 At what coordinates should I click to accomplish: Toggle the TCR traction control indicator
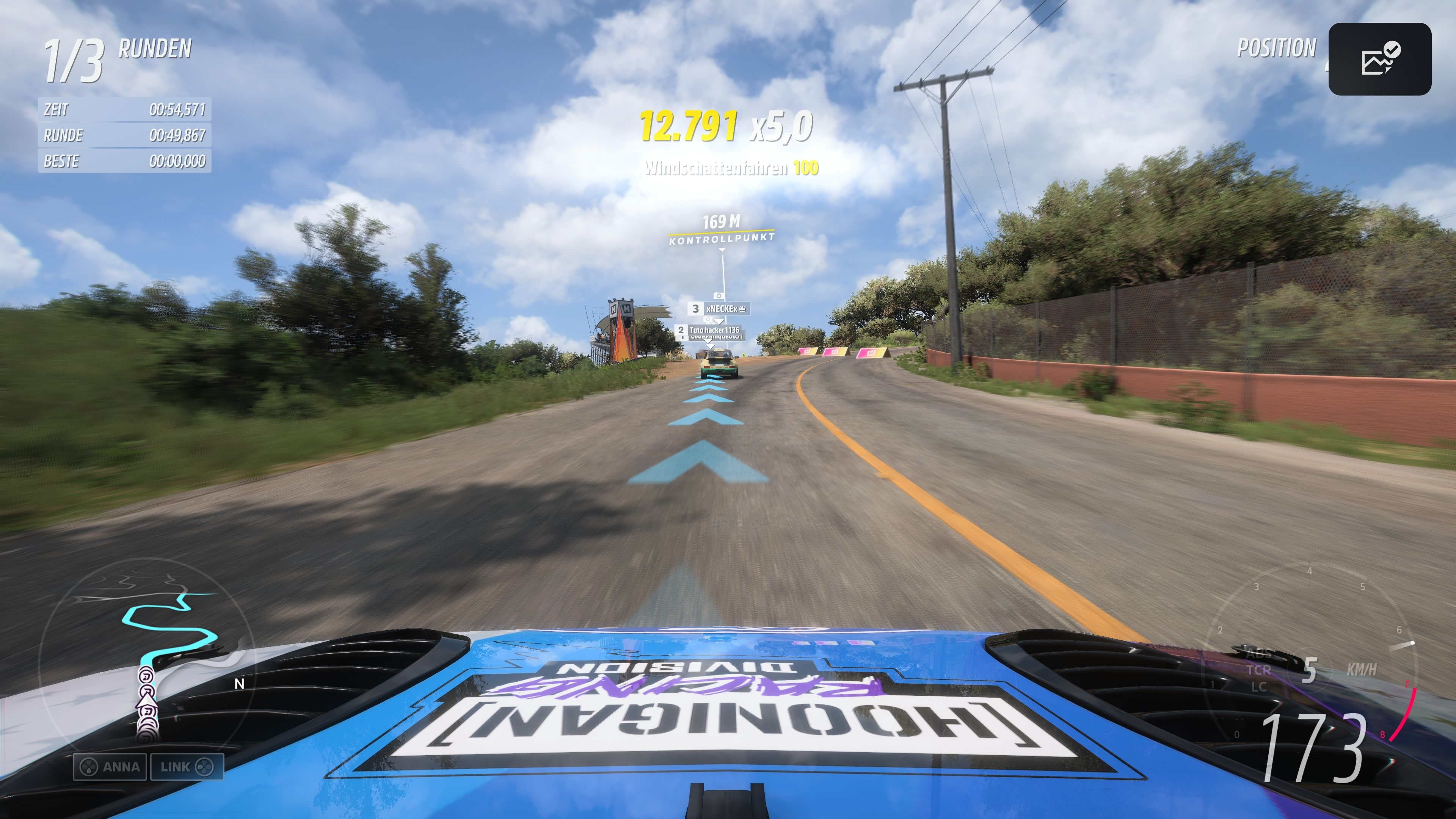(x=1259, y=669)
